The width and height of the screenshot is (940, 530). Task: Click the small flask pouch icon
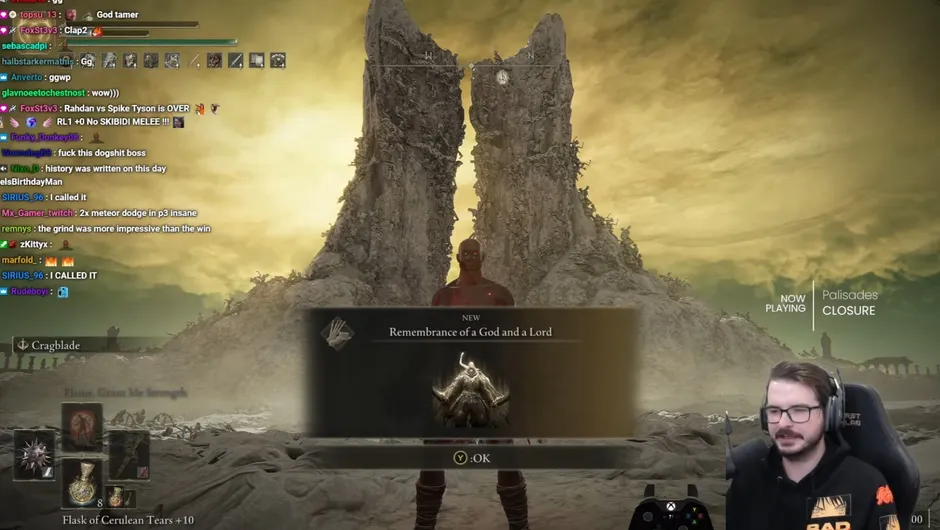pyautogui.click(x=118, y=496)
